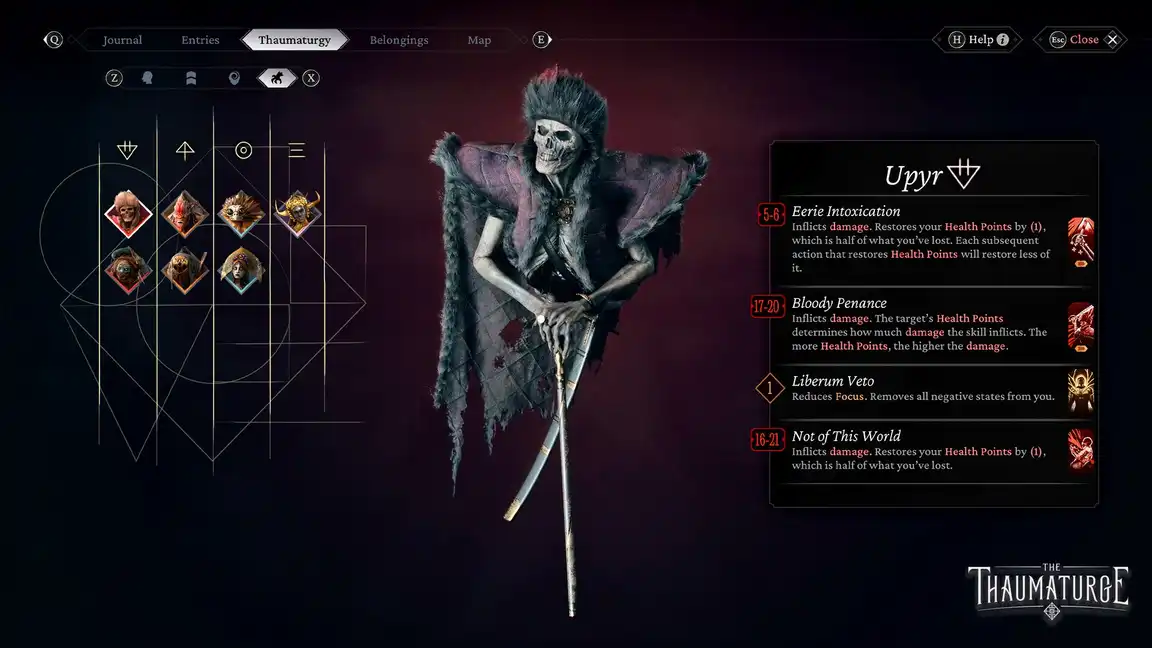Switch to the Entries tab
Screen dimensions: 1152x648
tap(200, 40)
